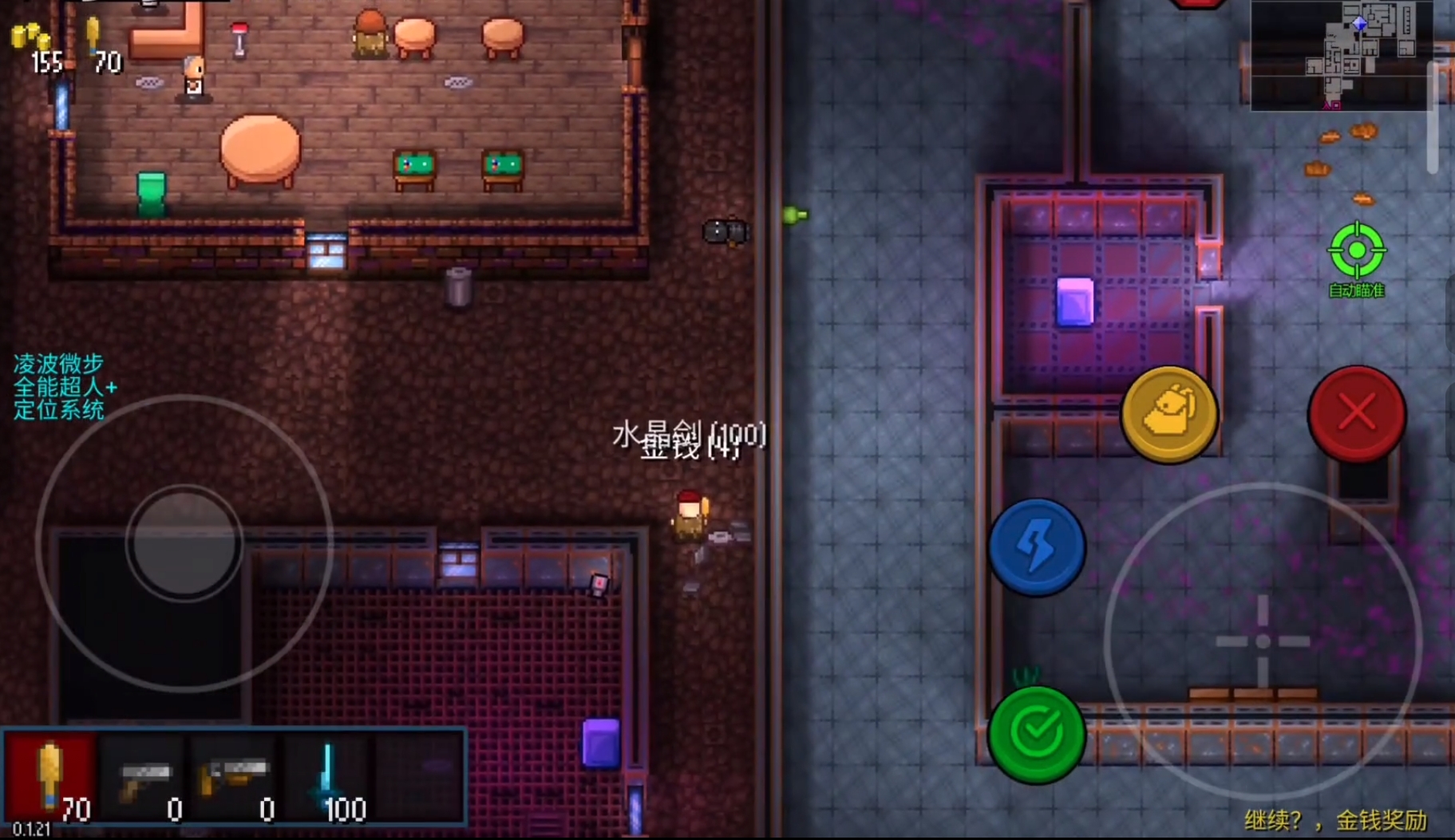Expand the coin counter showing 155
This screenshot has height=840, width=1455.
pos(35,44)
